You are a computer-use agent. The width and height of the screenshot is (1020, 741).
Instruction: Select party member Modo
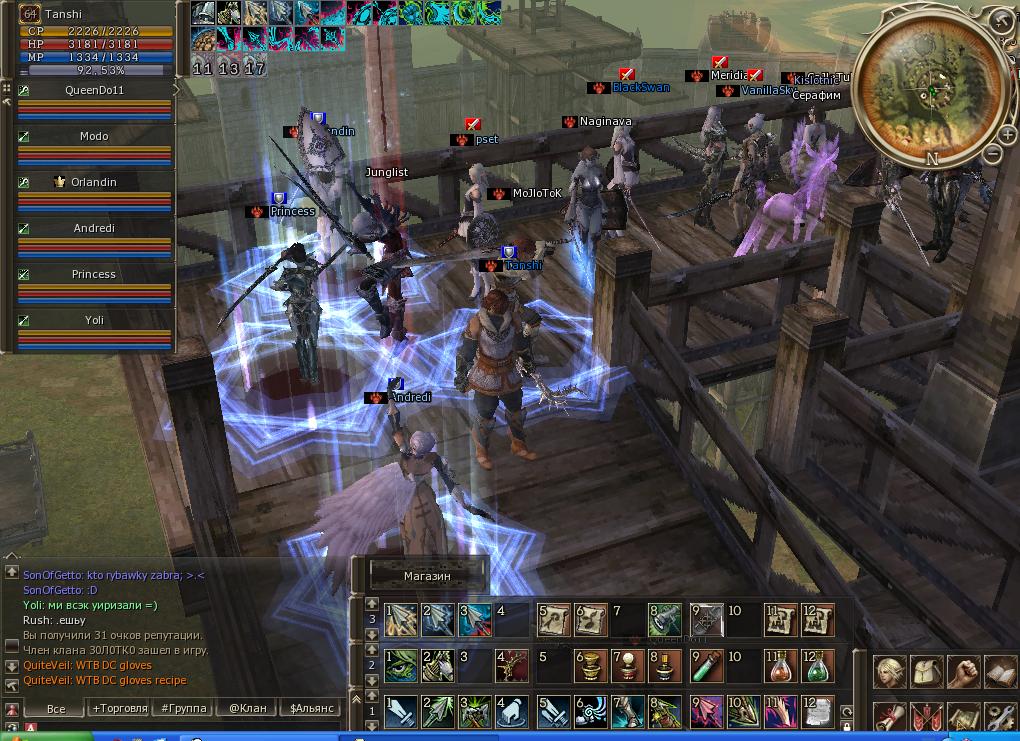[94, 136]
